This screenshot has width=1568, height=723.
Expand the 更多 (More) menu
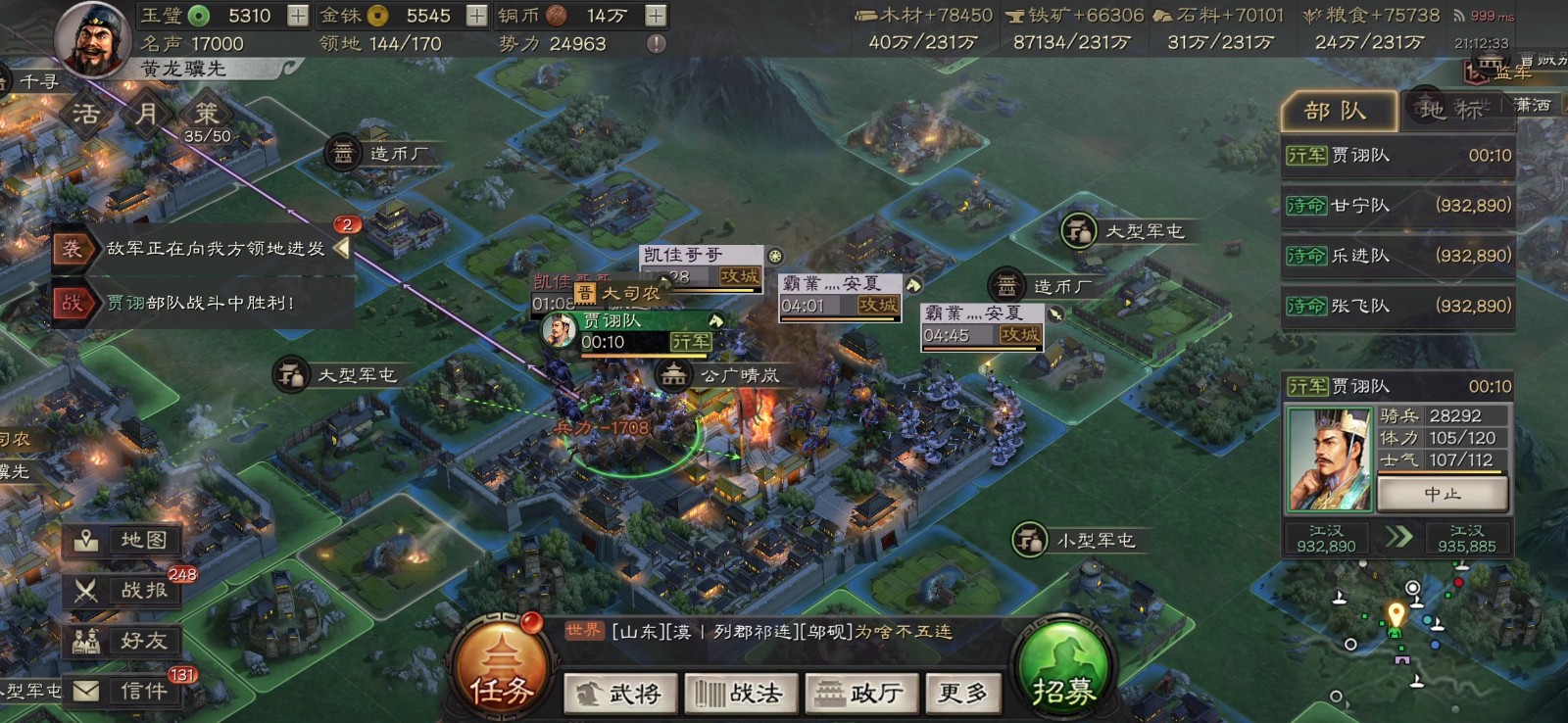pos(962,693)
